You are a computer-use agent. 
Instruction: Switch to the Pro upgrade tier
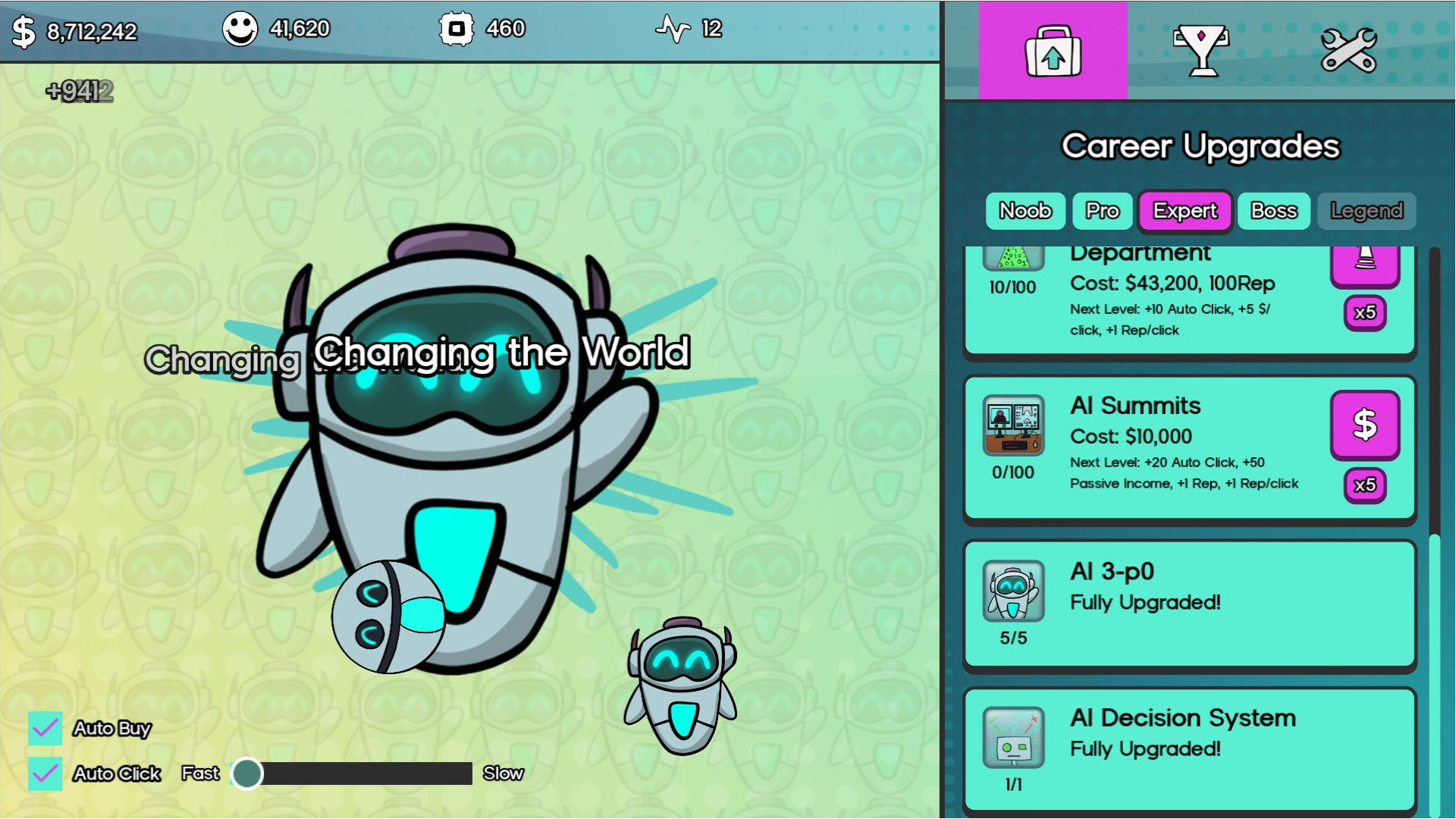click(1102, 211)
